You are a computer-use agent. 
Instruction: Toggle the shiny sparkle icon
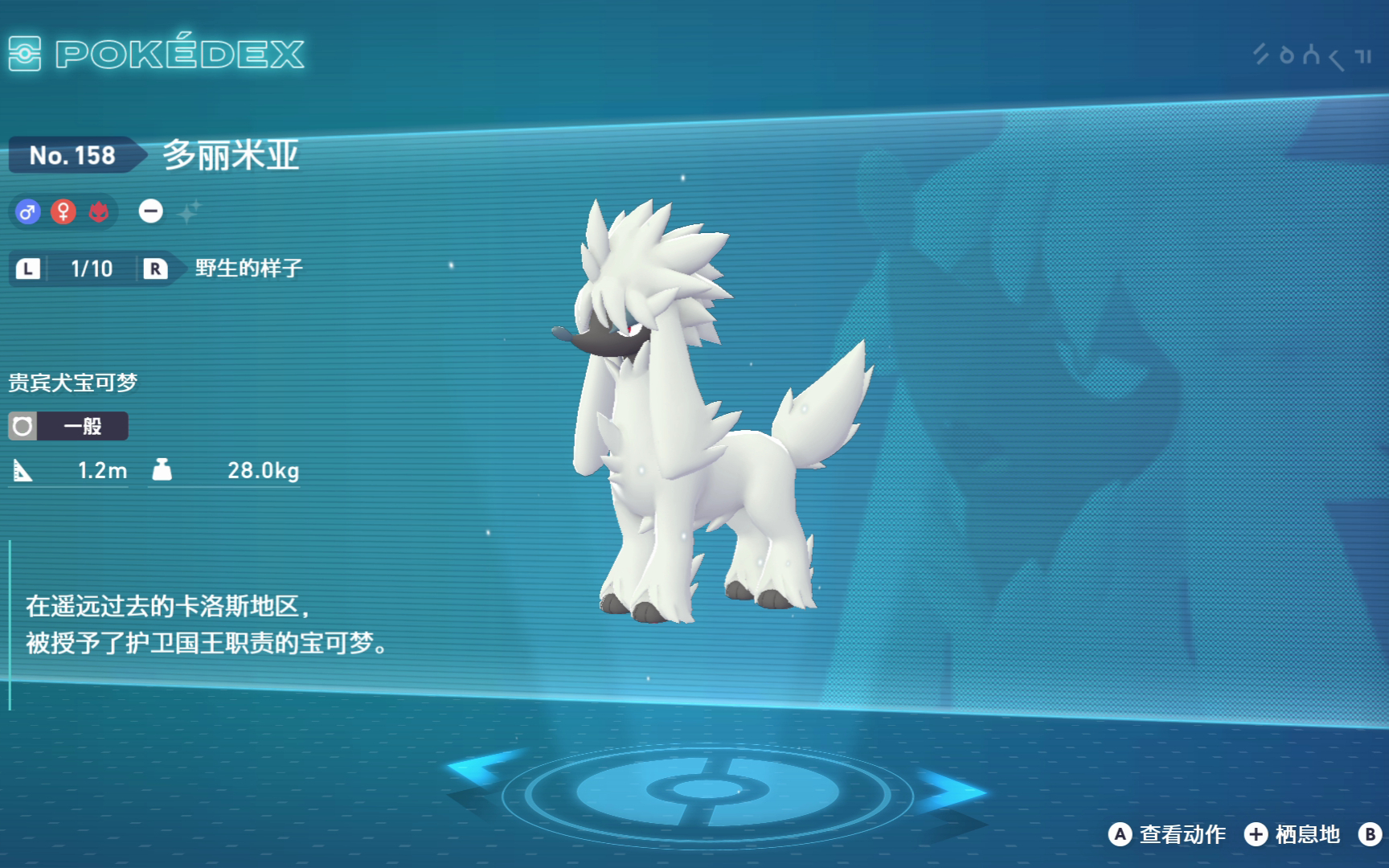(189, 212)
